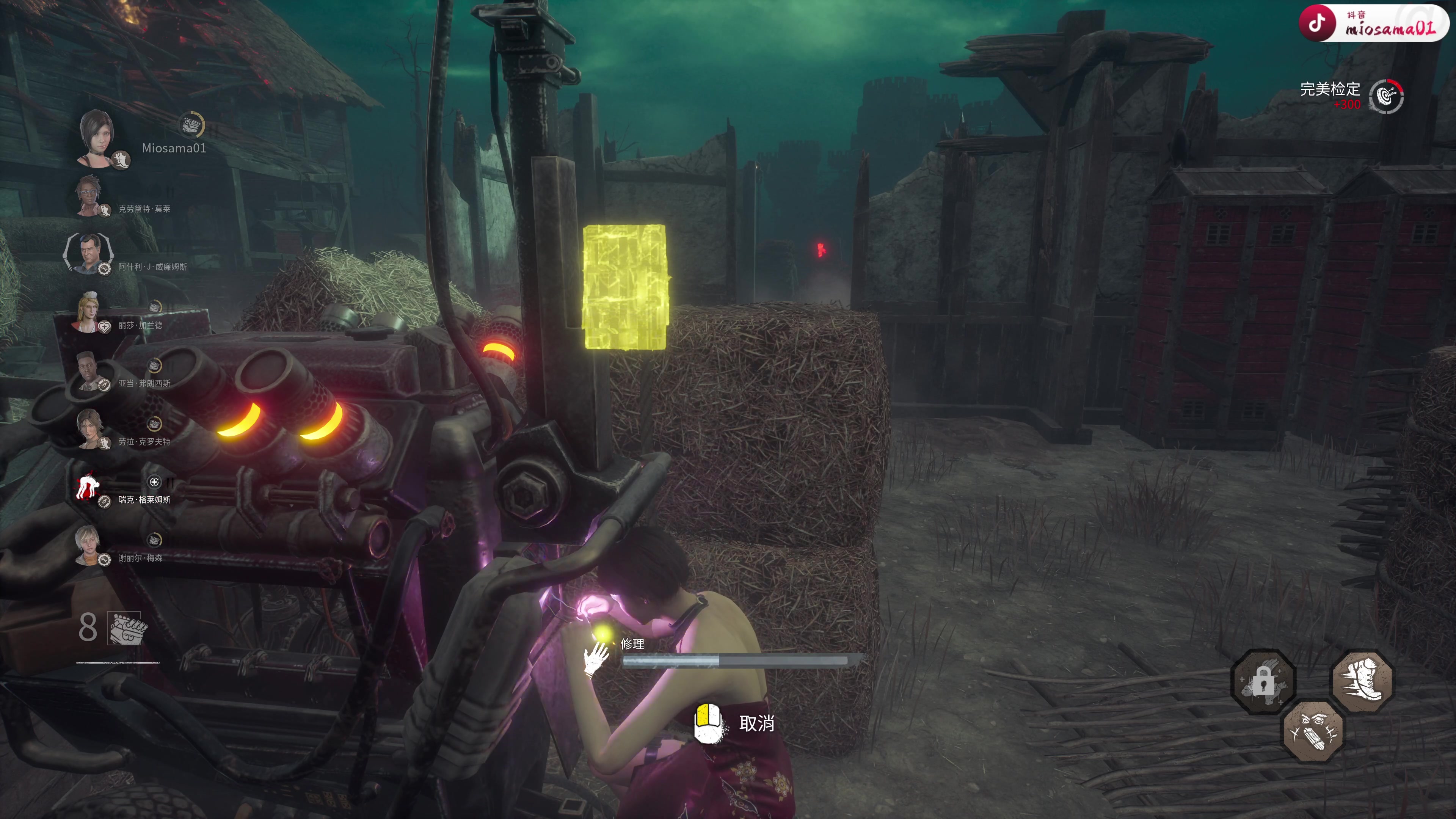Screen dimensions: 1456x819
Task: Open the Douyin miosama01 watermark badge
Action: coord(1373,23)
